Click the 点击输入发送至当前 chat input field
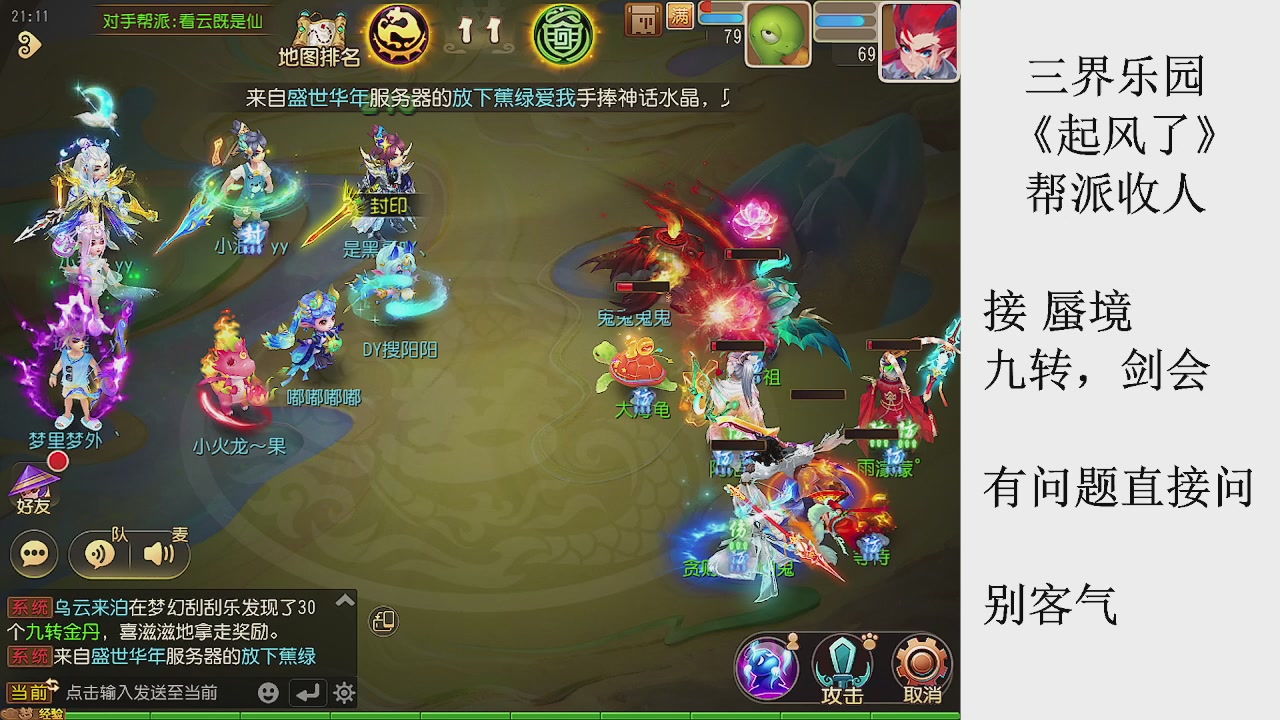 click(x=140, y=692)
